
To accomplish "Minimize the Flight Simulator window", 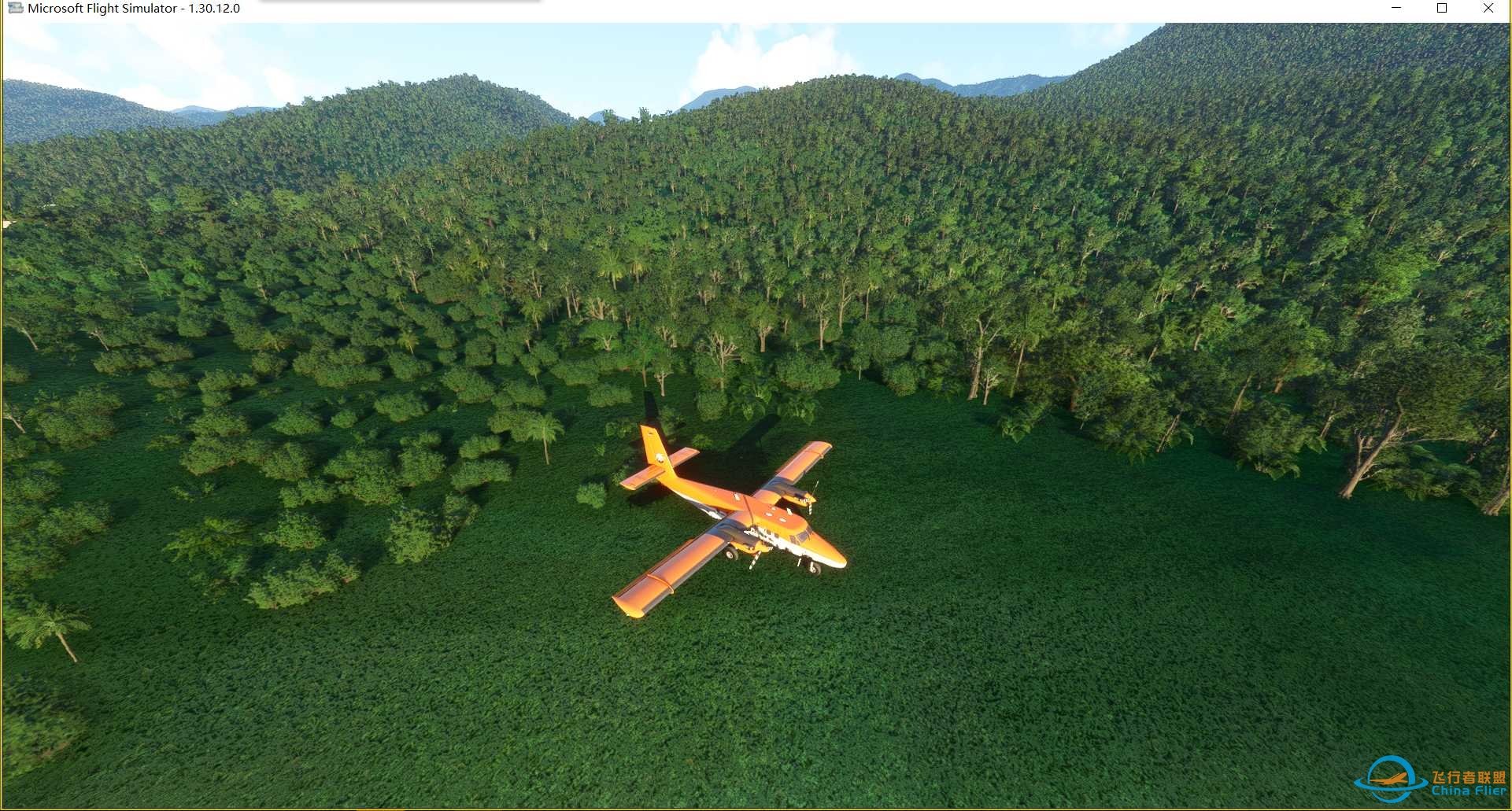I will point(1397,8).
